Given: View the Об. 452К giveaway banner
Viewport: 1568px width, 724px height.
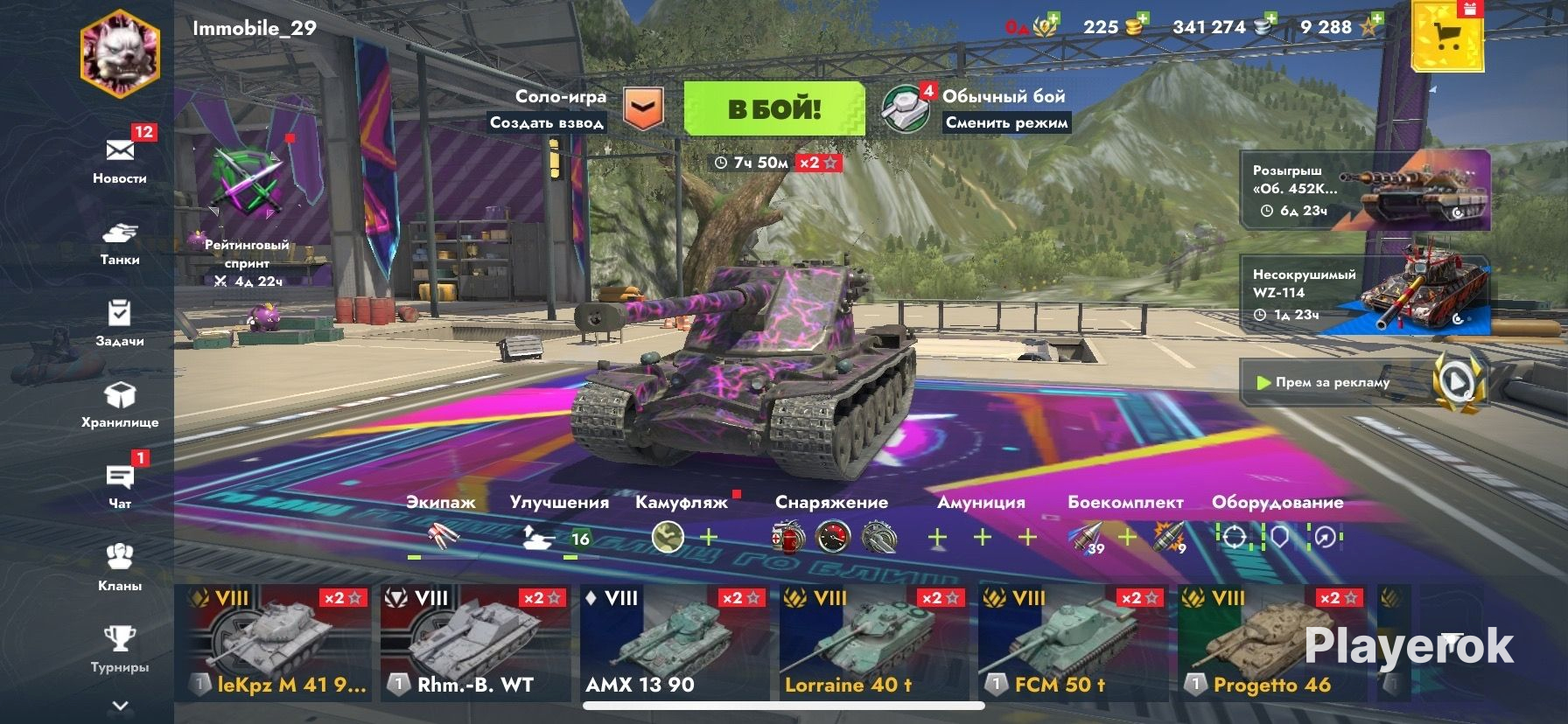Looking at the screenshot, I should tap(1365, 190).
